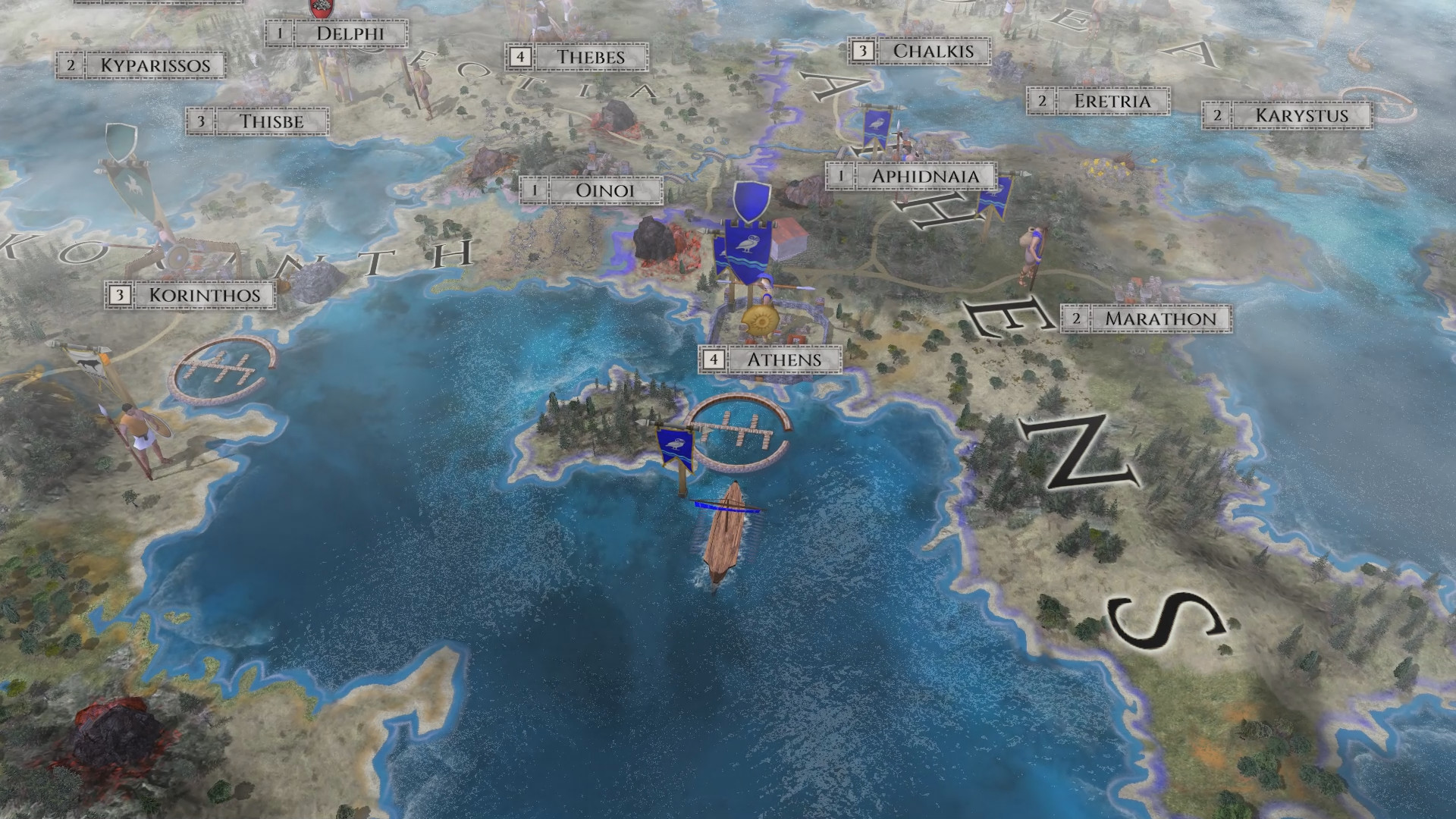This screenshot has height=819, width=1456.
Task: Click the number badge 4 on the Athens label
Action: [x=715, y=361]
